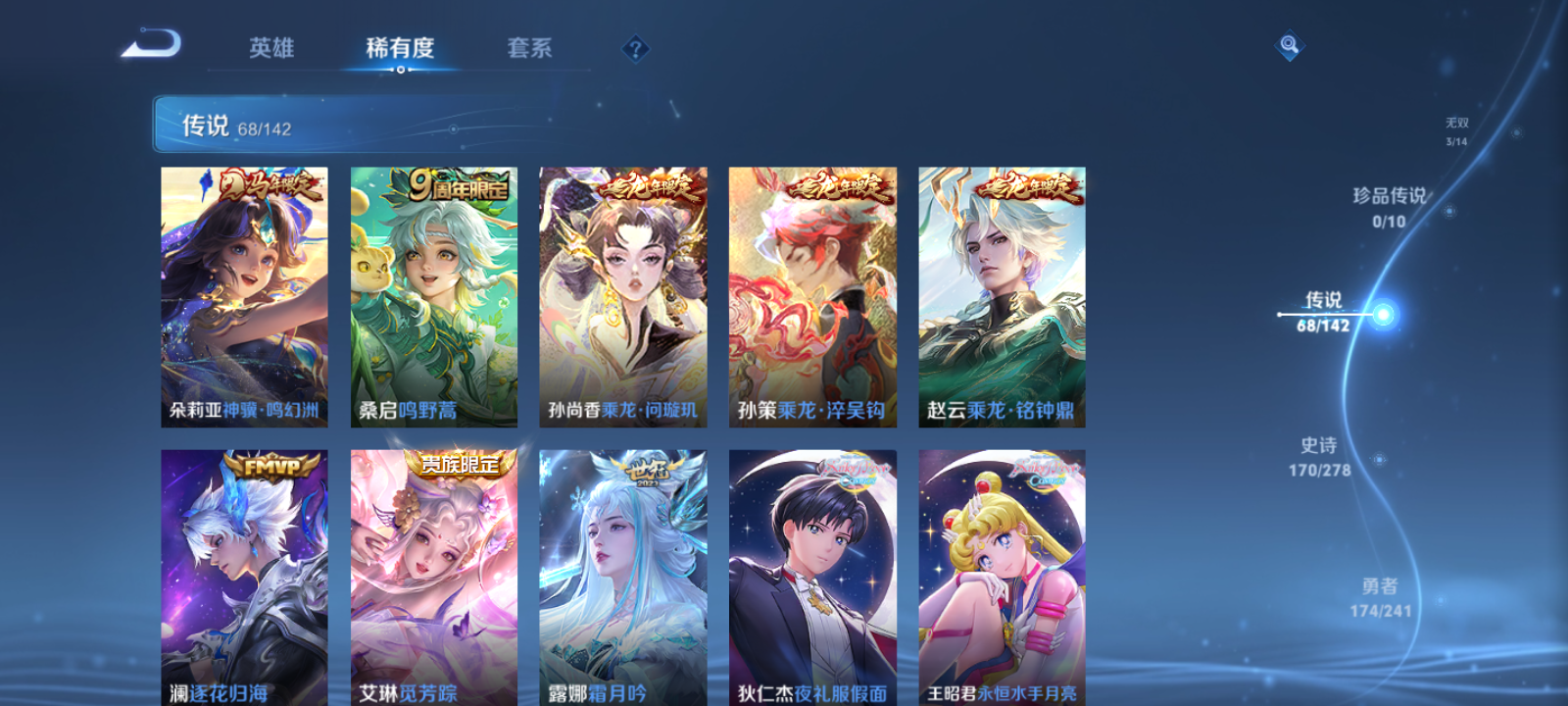Jump to the 无双 3/14 category

pyautogui.click(x=1454, y=128)
